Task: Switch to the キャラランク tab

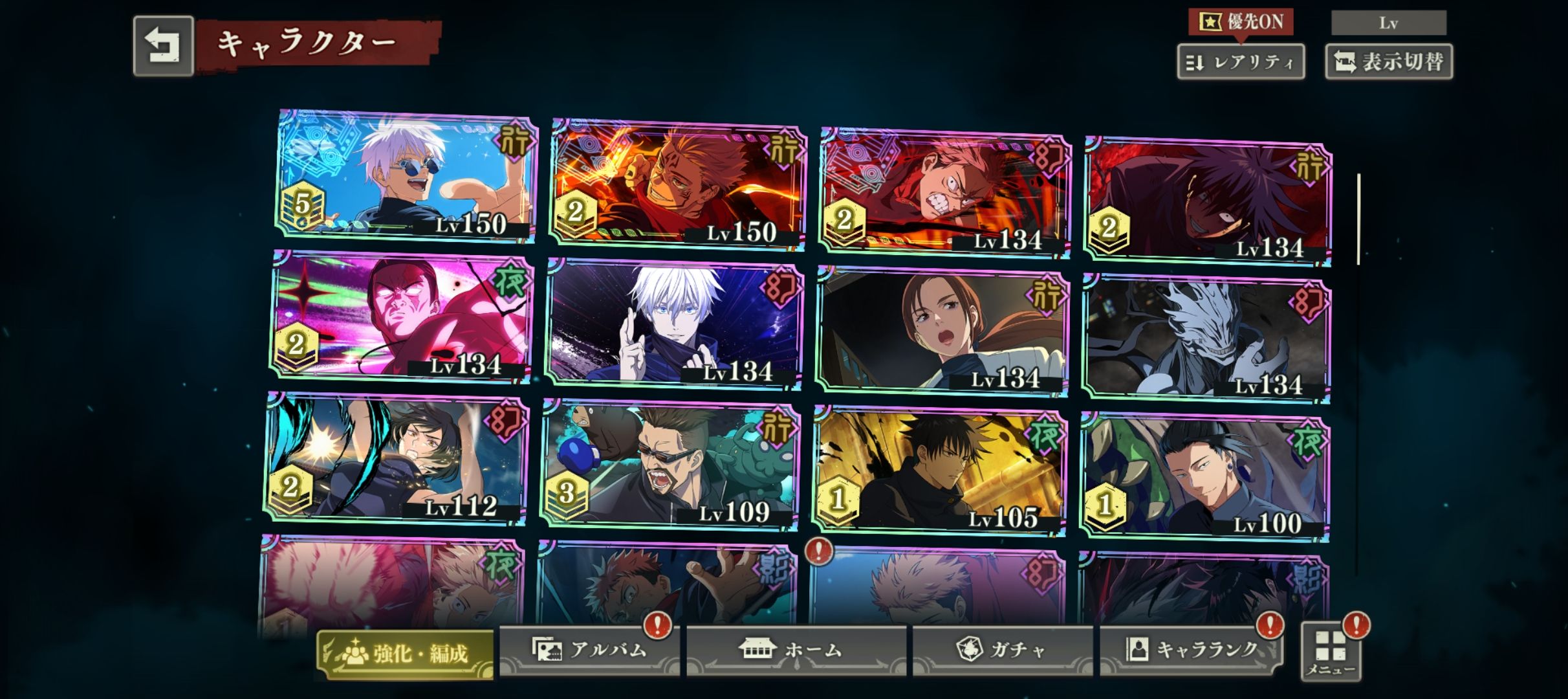Action: tap(1190, 650)
